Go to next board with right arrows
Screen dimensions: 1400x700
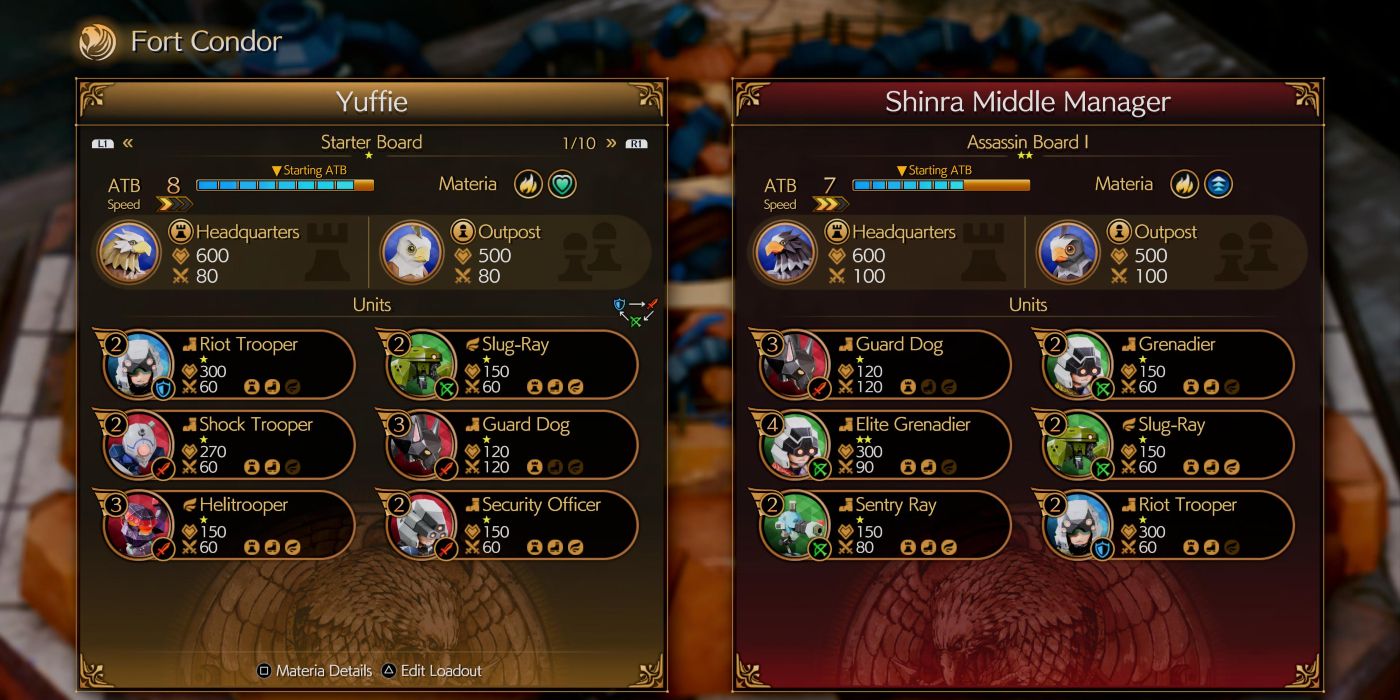click(611, 143)
